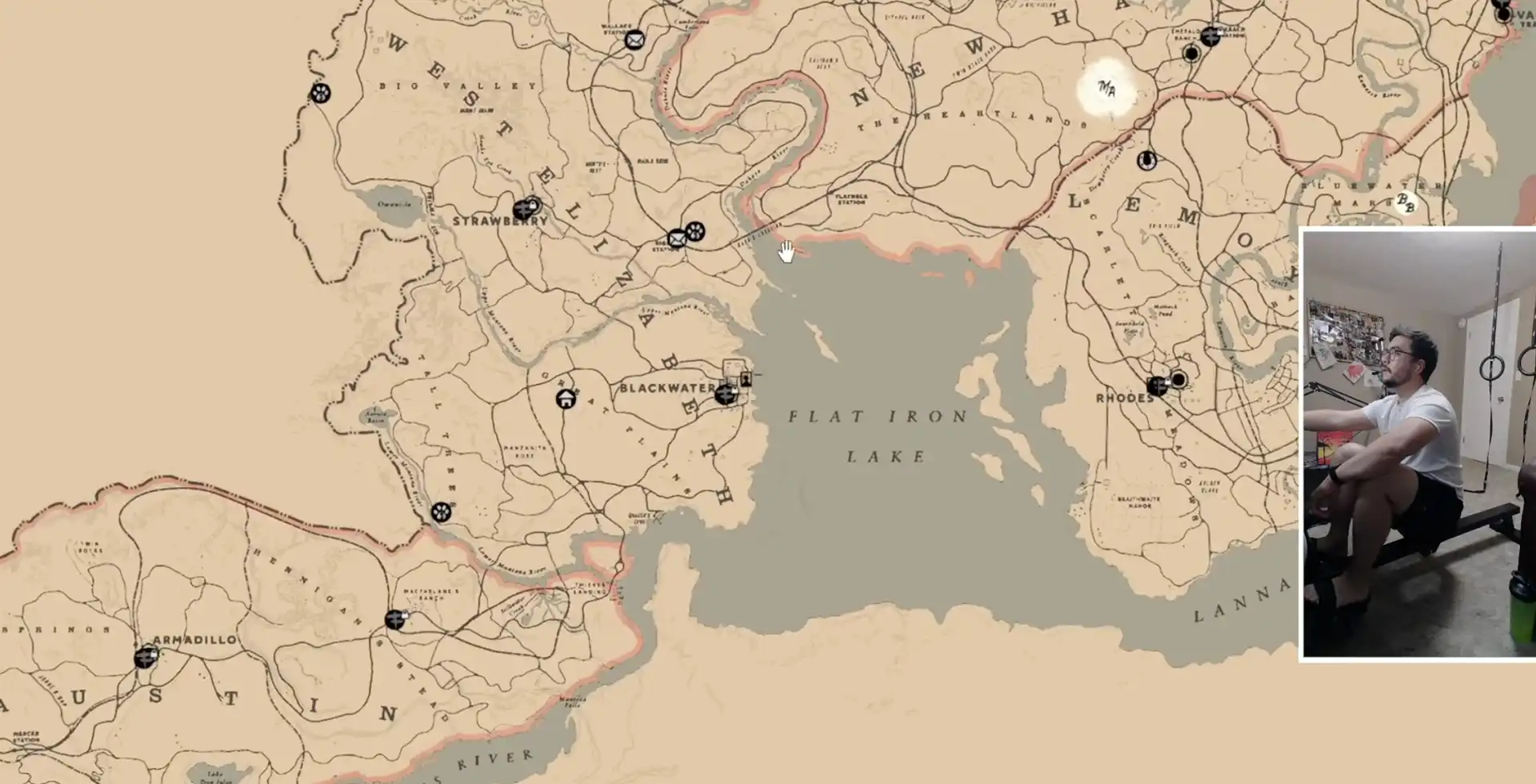The image size is (1536, 784).
Task: Click the fast travel icon at Emerald Station
Action: pyautogui.click(x=1210, y=37)
